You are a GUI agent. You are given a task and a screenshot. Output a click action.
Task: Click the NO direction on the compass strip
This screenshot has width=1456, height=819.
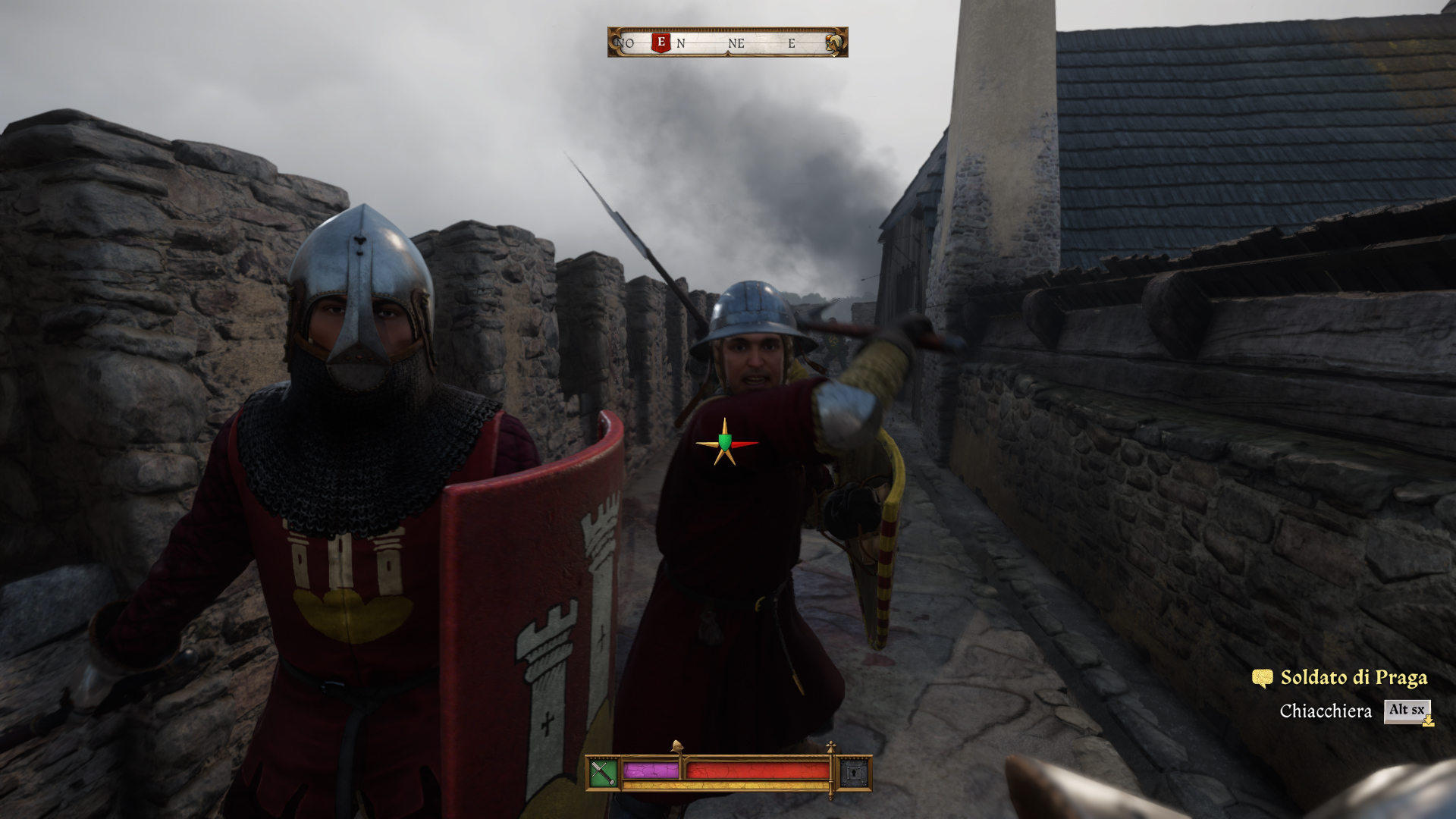625,43
